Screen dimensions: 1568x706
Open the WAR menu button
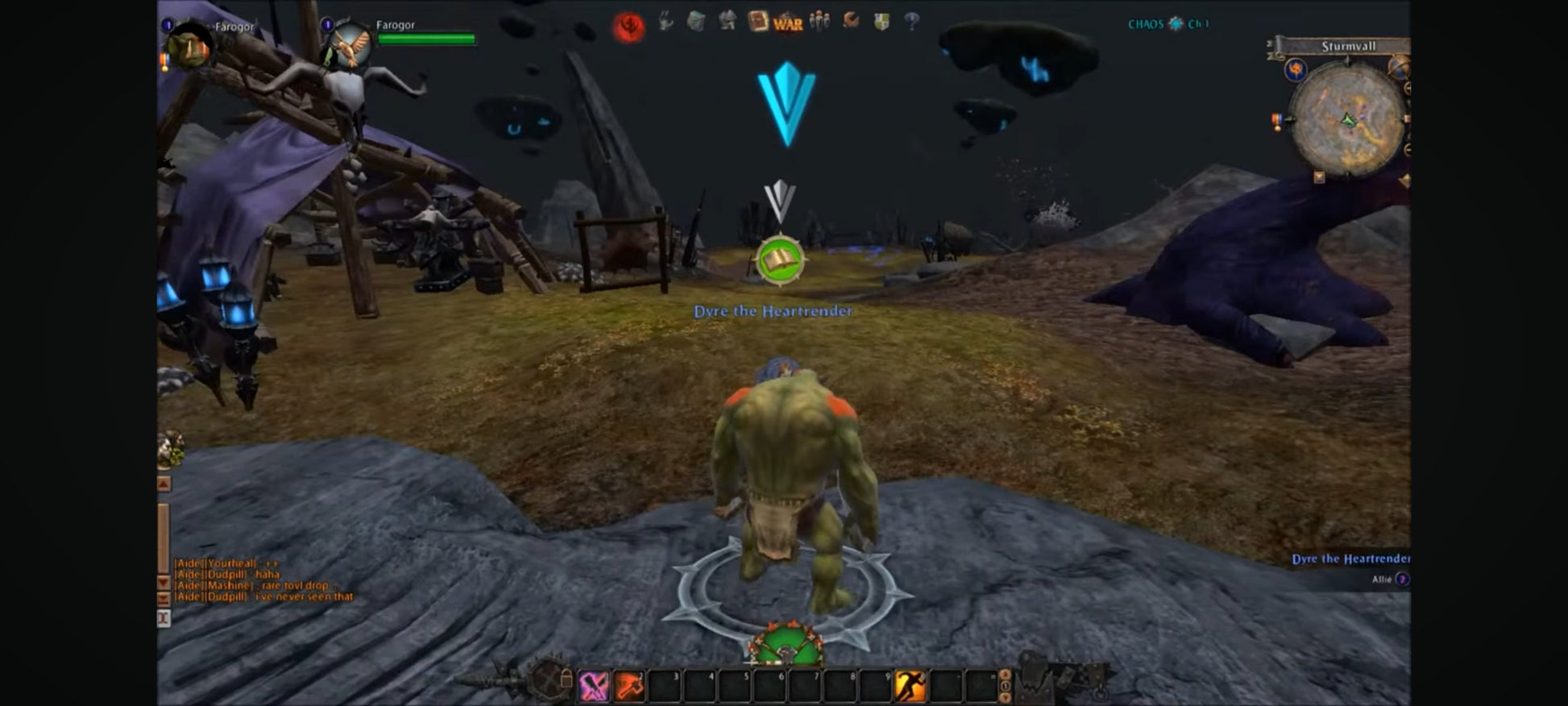788,23
